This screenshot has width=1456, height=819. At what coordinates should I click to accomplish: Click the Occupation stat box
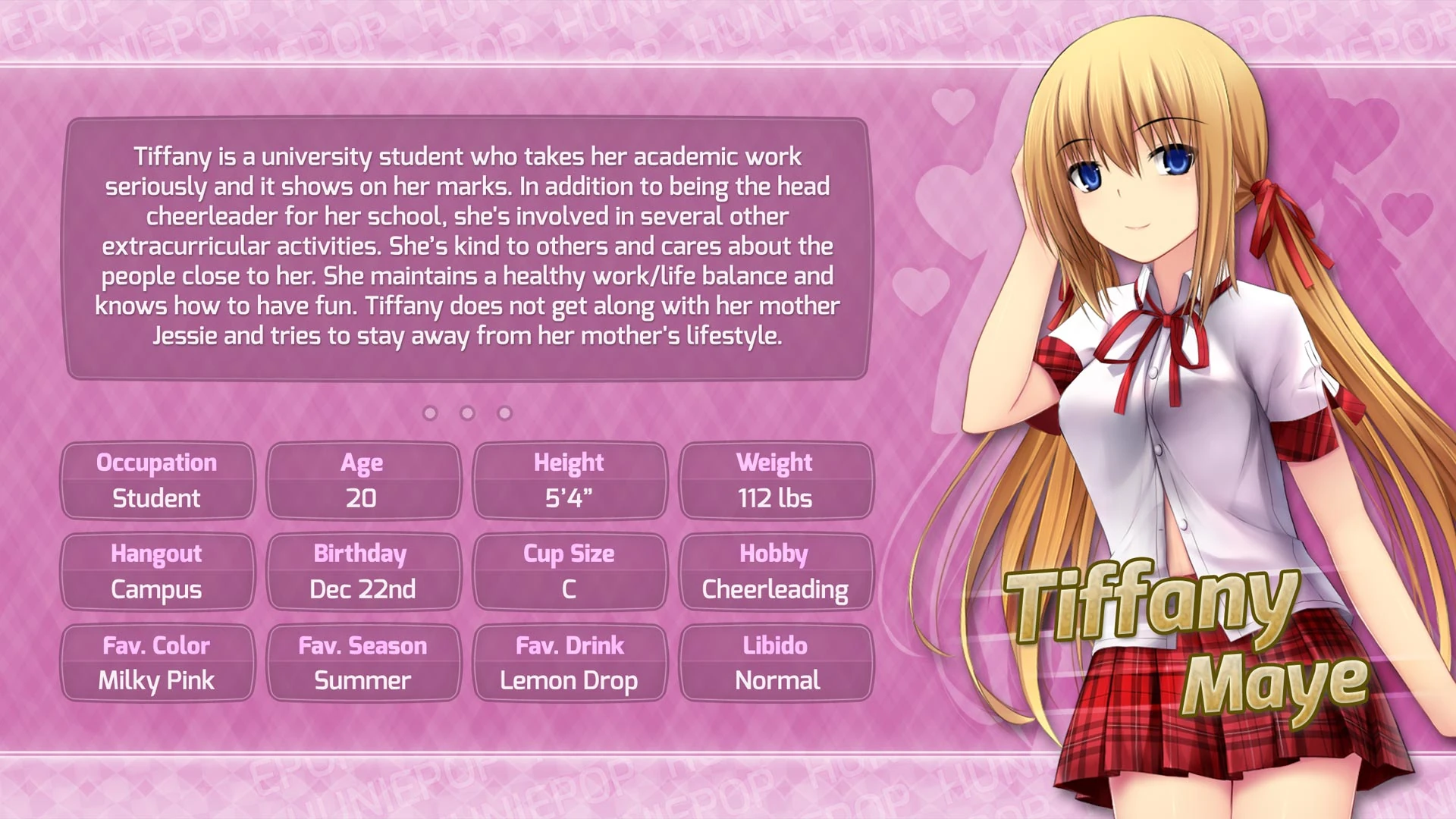[157, 480]
